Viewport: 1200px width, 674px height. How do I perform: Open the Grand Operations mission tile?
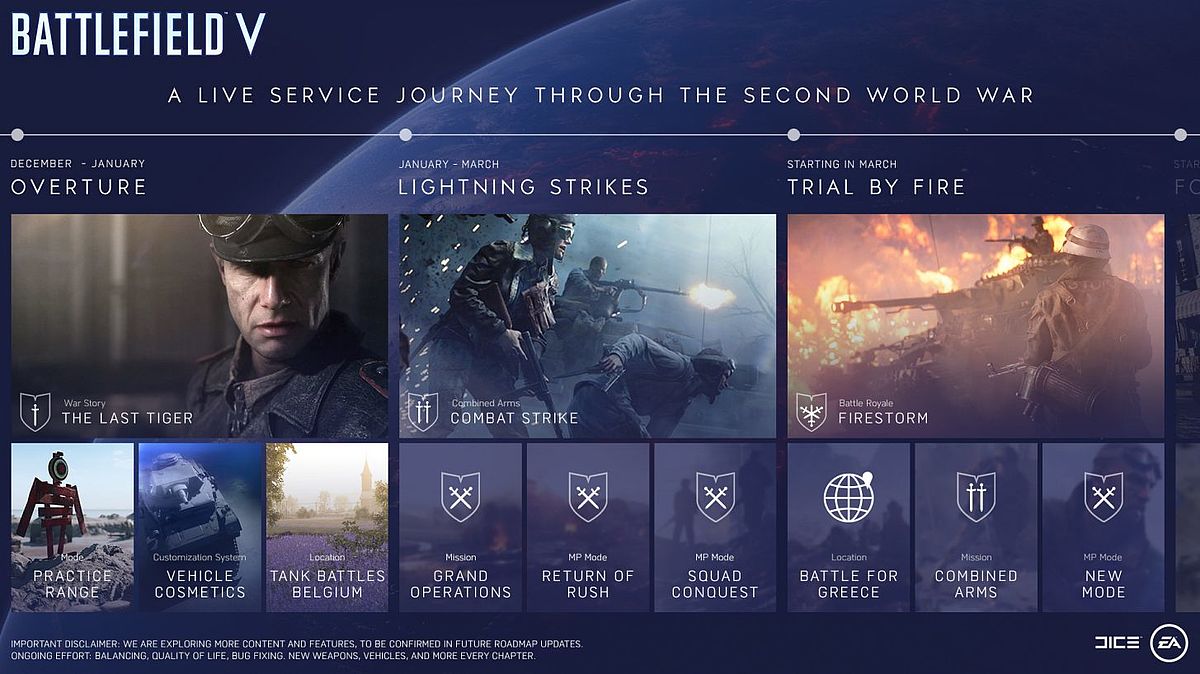tap(460, 527)
